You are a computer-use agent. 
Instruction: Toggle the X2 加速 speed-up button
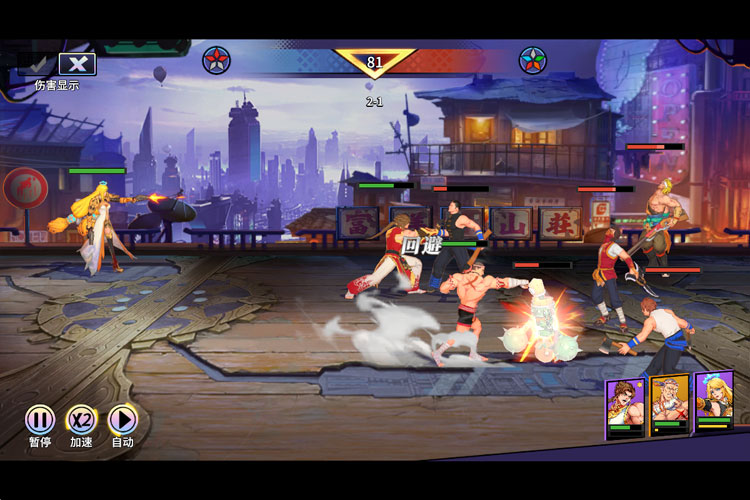[x=81, y=420]
